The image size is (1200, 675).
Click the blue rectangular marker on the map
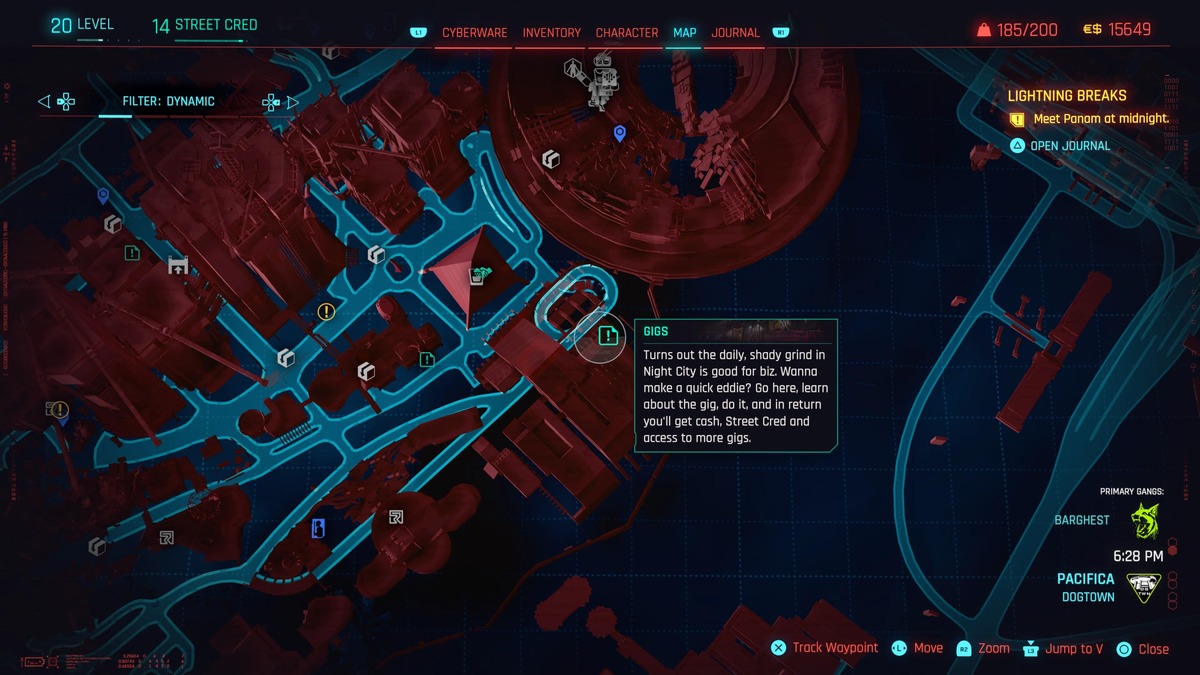point(319,529)
